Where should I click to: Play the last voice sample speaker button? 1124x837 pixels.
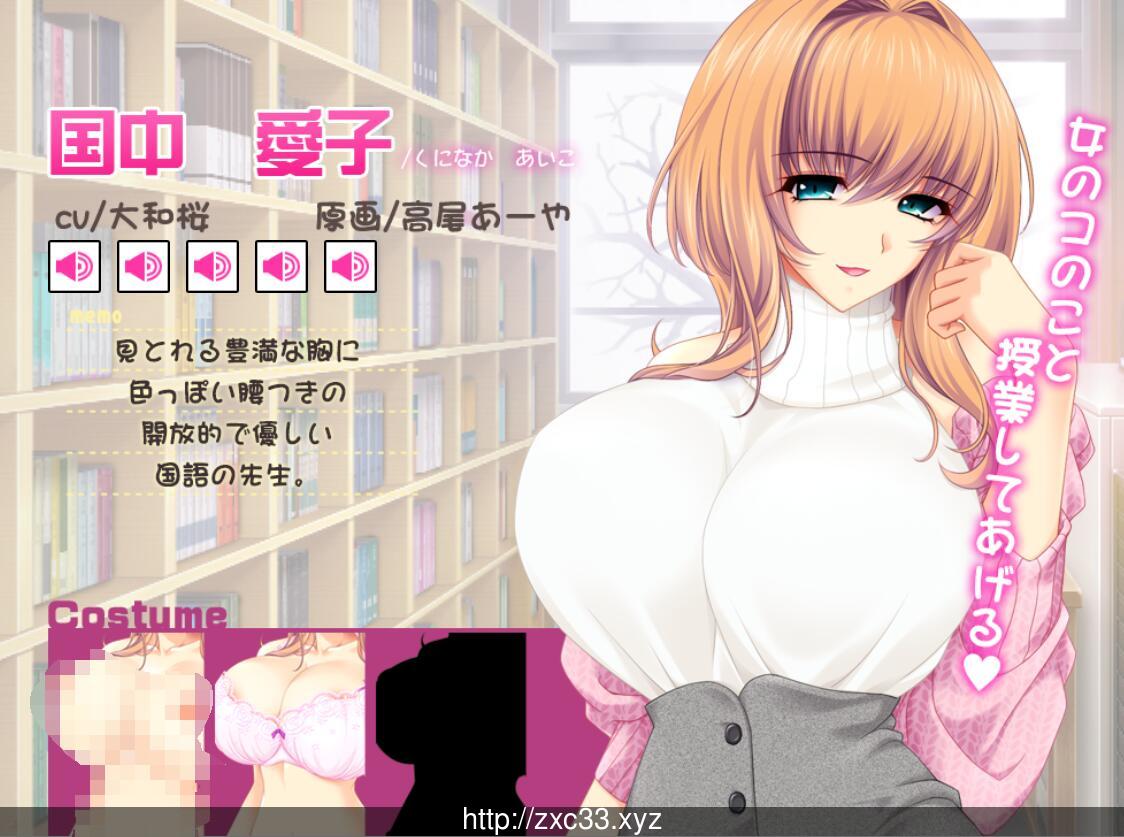click(350, 266)
